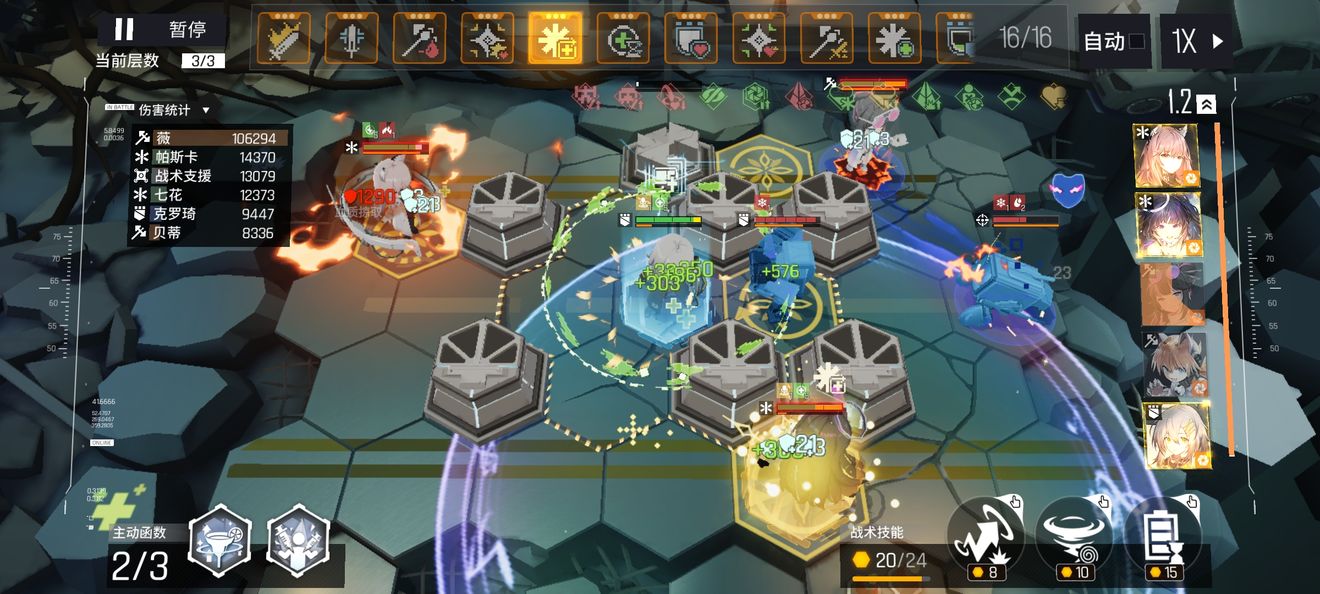Toggle the 自动 auto-battle checkbox
Screen dimensions: 1320x594
[x=1136, y=41]
